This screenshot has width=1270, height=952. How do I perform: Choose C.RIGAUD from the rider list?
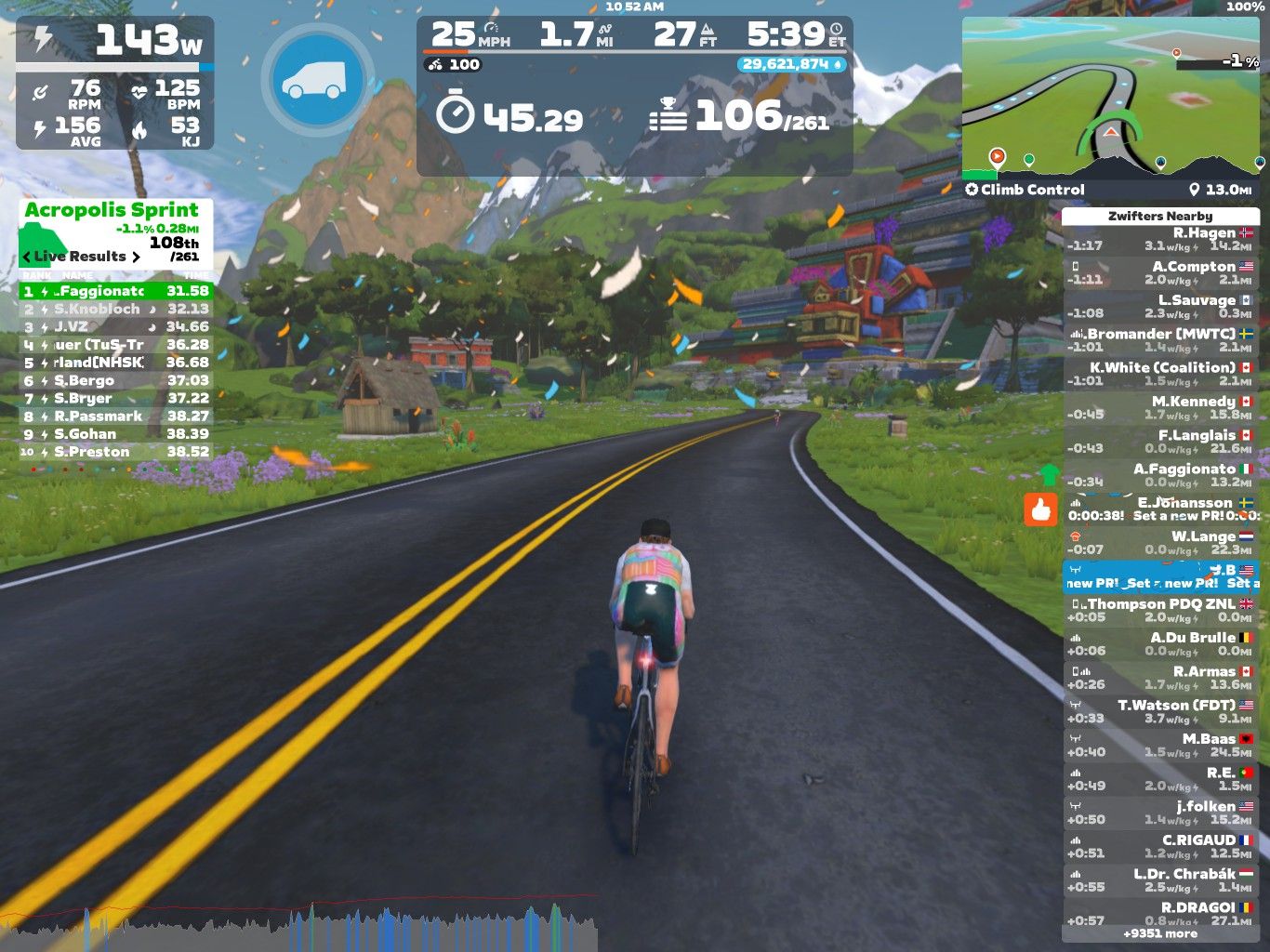(x=1159, y=846)
